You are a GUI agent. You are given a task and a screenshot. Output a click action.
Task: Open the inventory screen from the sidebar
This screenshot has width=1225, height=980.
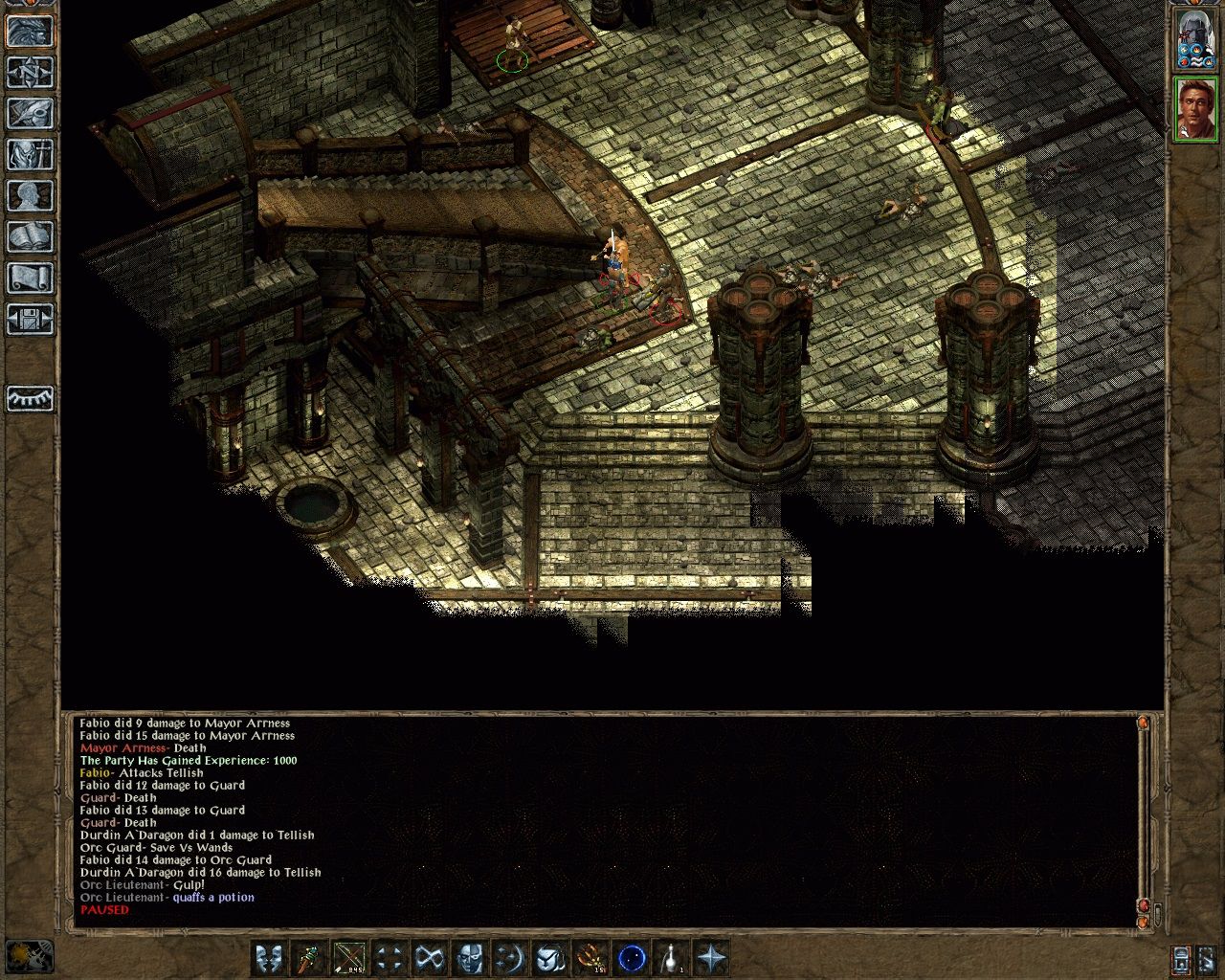29,153
